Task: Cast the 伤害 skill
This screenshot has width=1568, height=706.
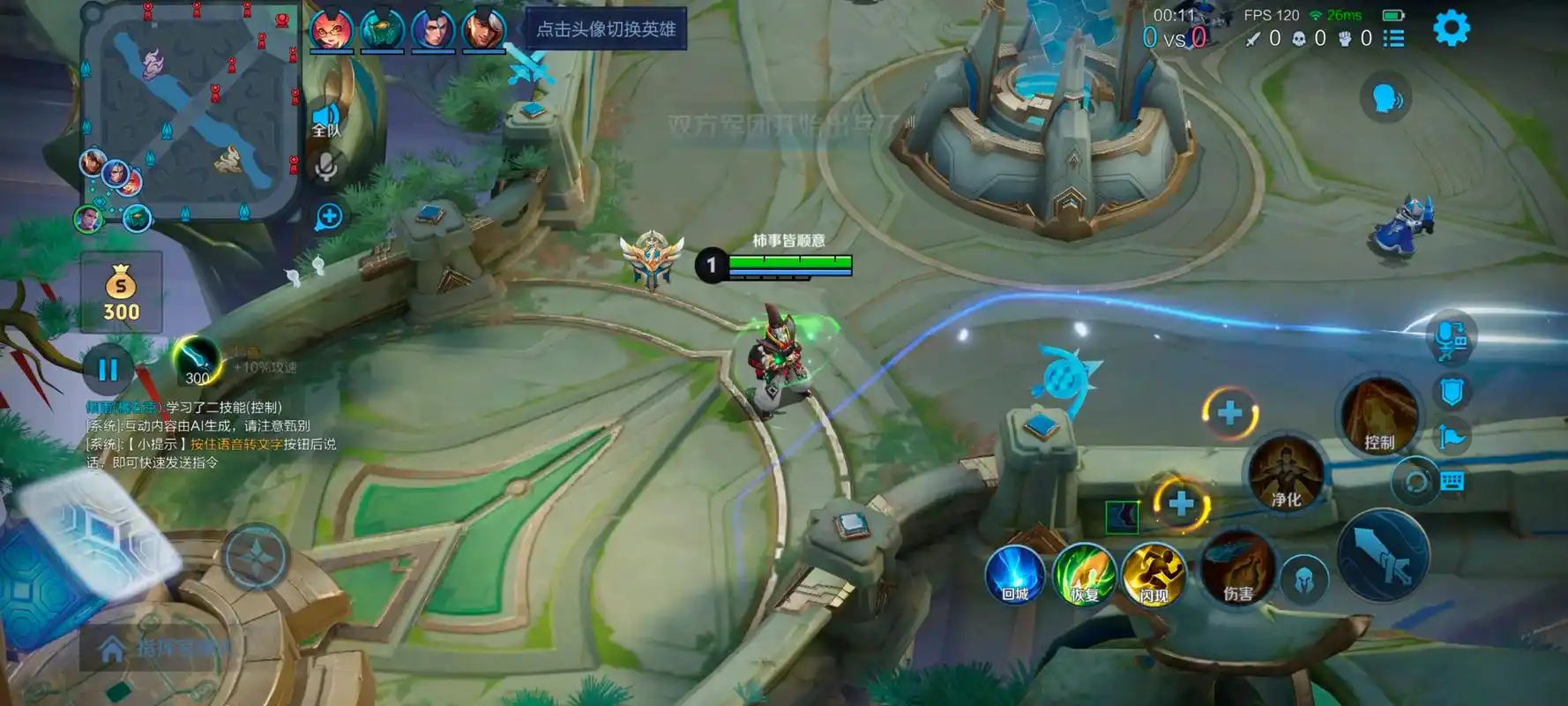Action: pos(1237,569)
